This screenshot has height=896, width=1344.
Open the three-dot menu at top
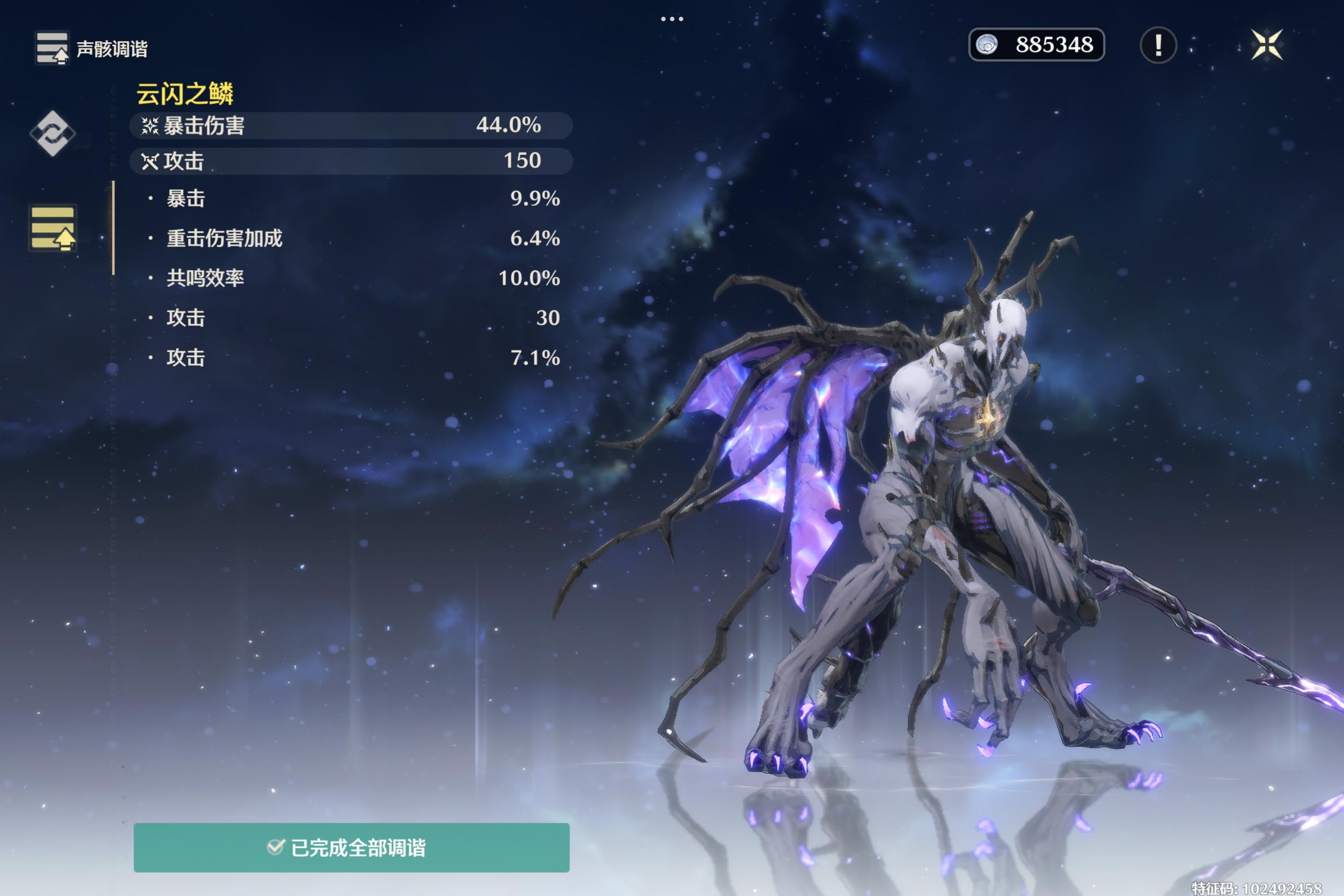(x=672, y=19)
